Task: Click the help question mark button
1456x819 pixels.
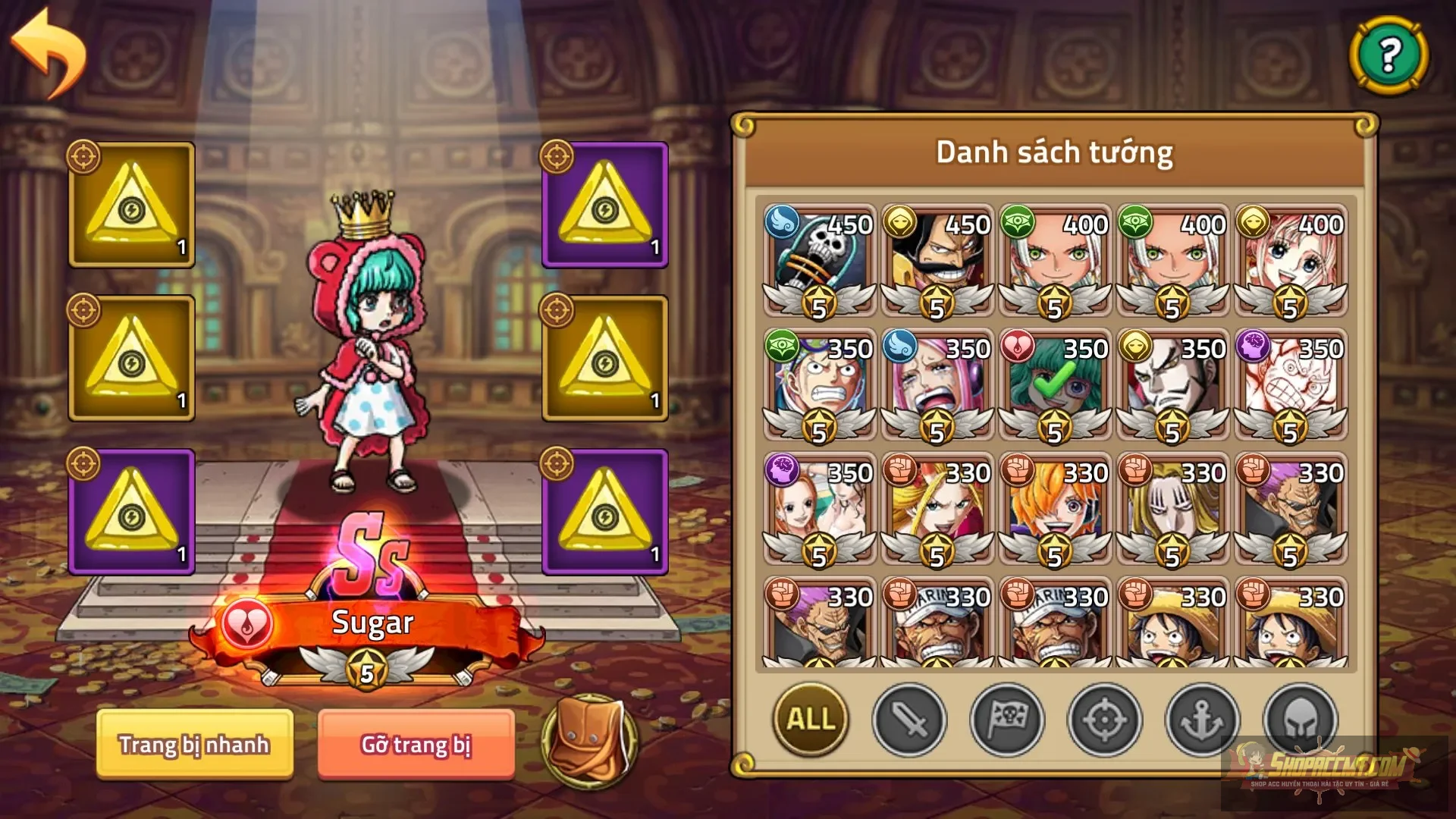Action: [1390, 55]
